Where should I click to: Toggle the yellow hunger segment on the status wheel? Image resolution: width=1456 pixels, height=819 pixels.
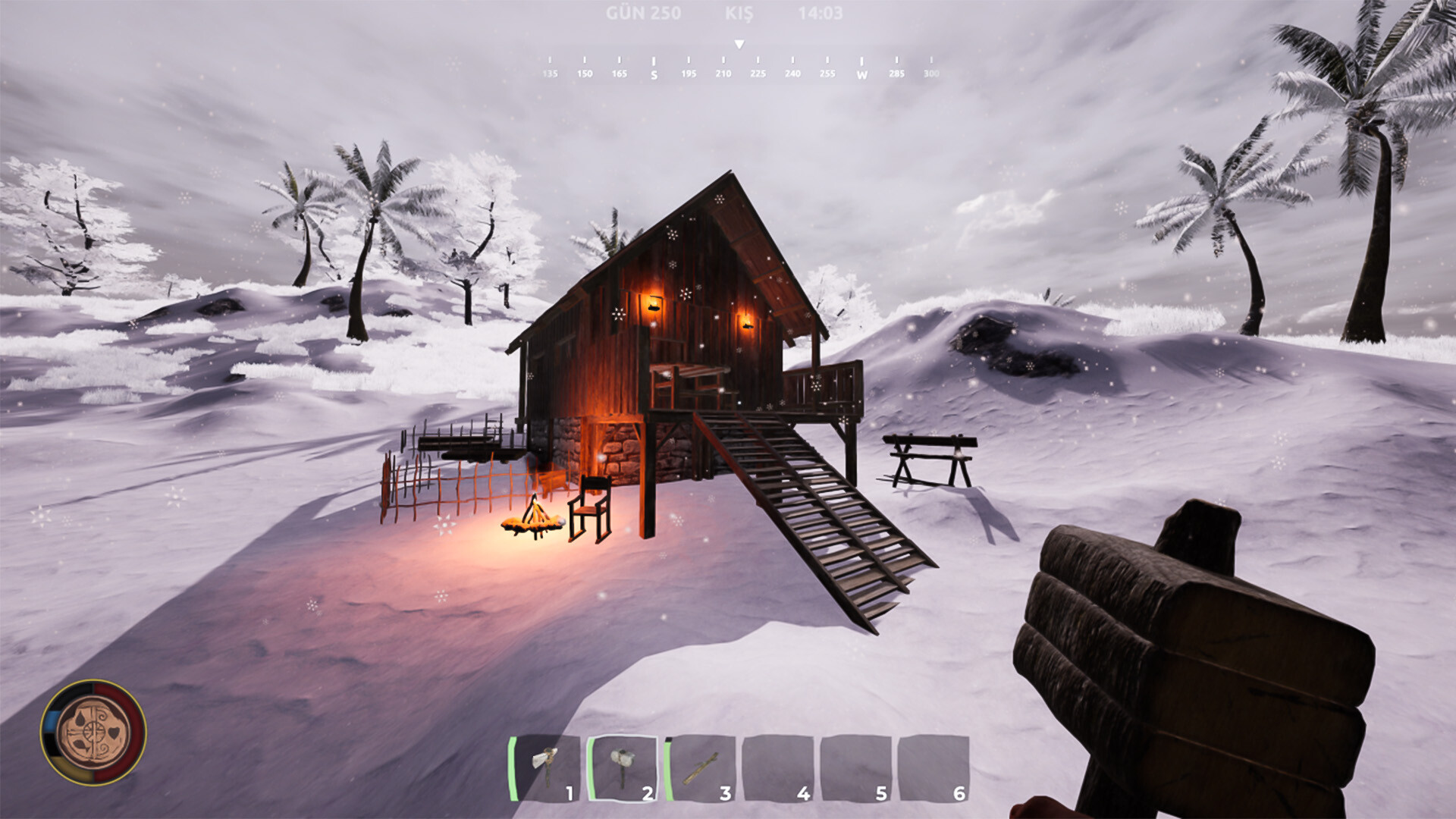(71, 769)
